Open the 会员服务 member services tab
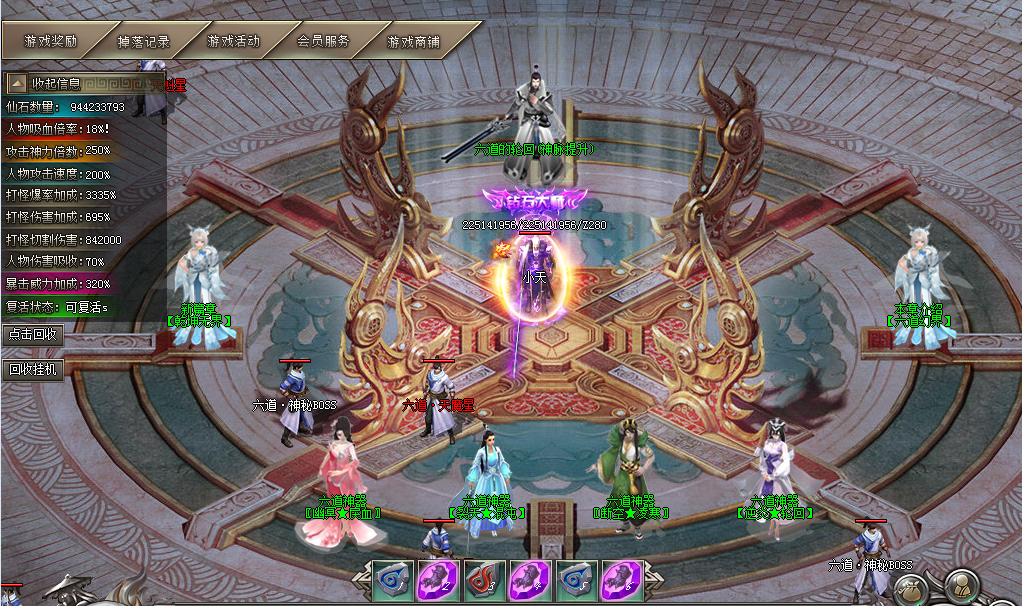This screenshot has height=606, width=1022. [x=323, y=41]
